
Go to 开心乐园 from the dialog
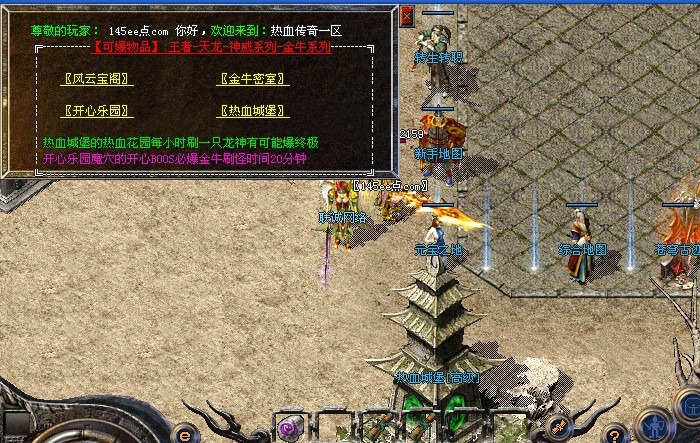[97, 111]
